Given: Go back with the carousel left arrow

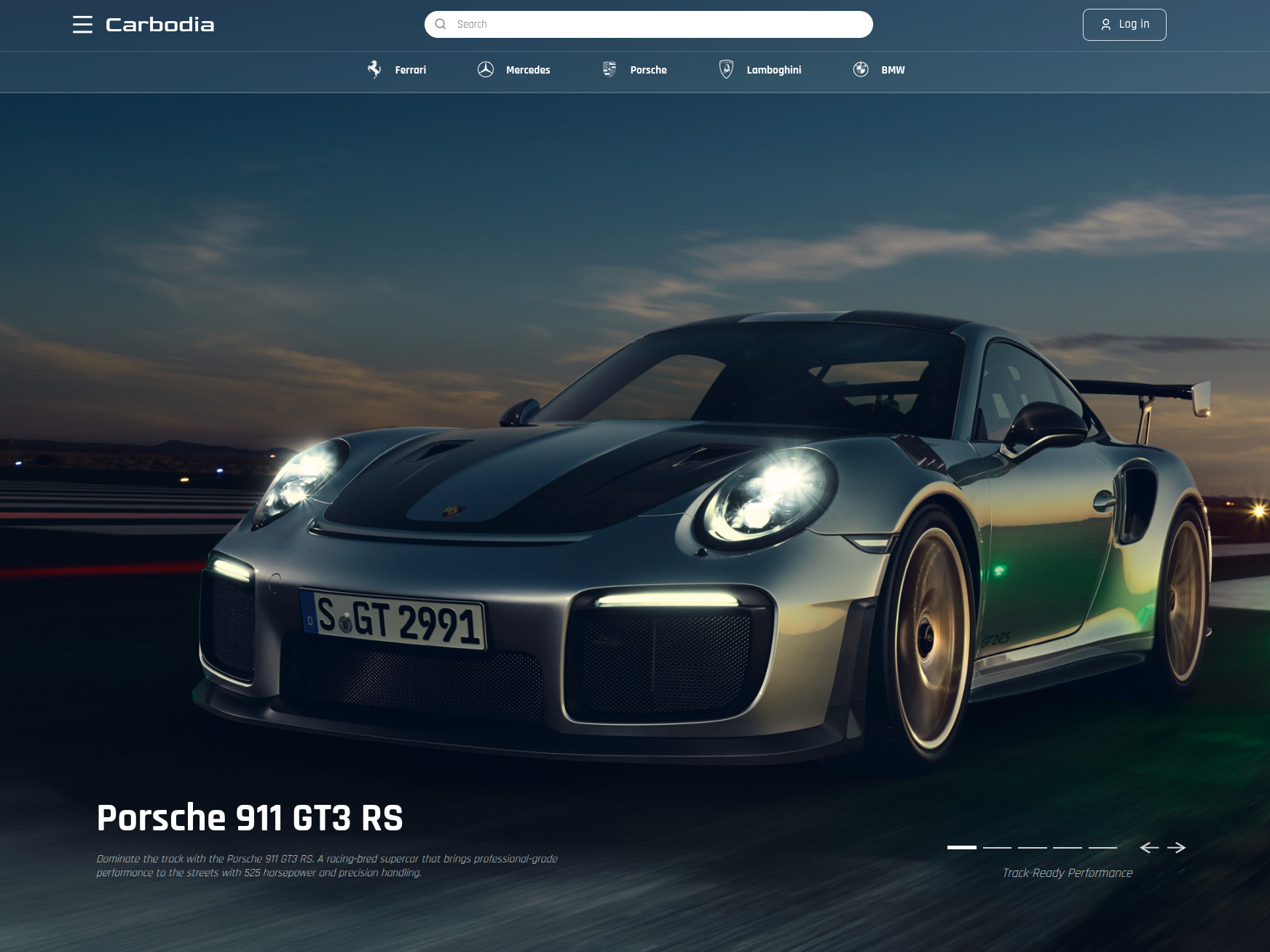Looking at the screenshot, I should point(1149,847).
